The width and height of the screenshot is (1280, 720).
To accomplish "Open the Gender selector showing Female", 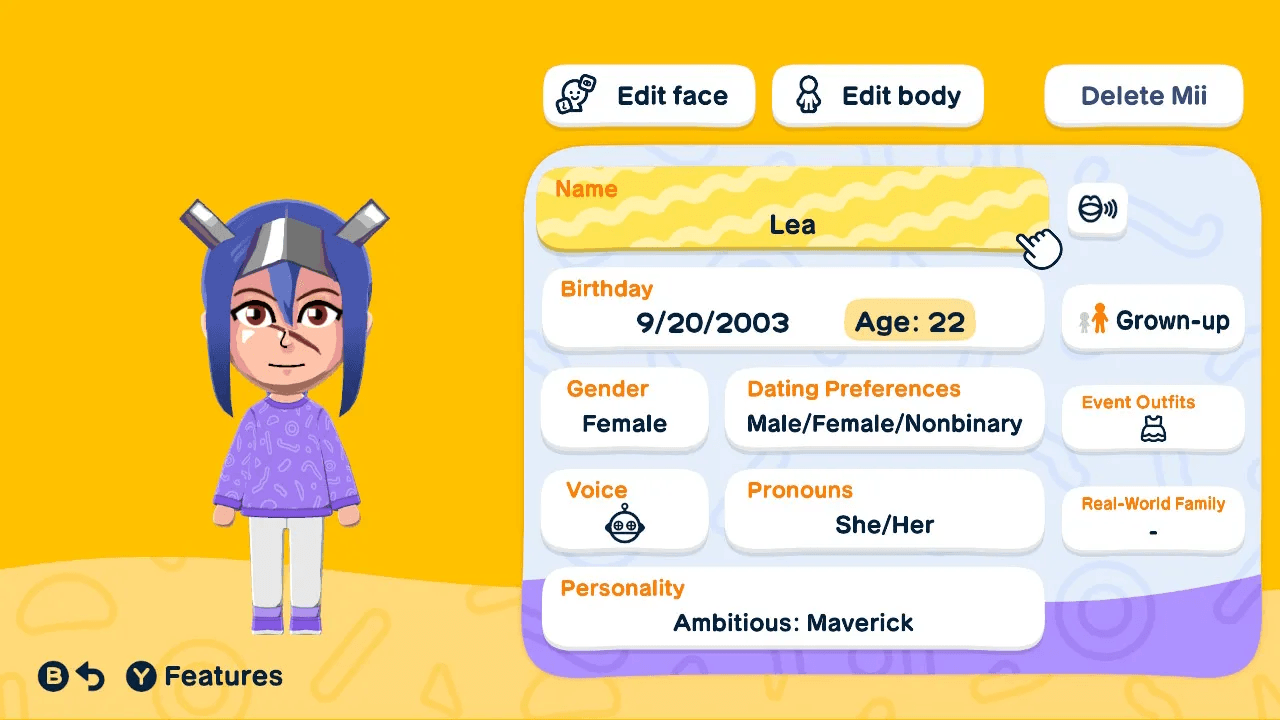I will 624,409.
